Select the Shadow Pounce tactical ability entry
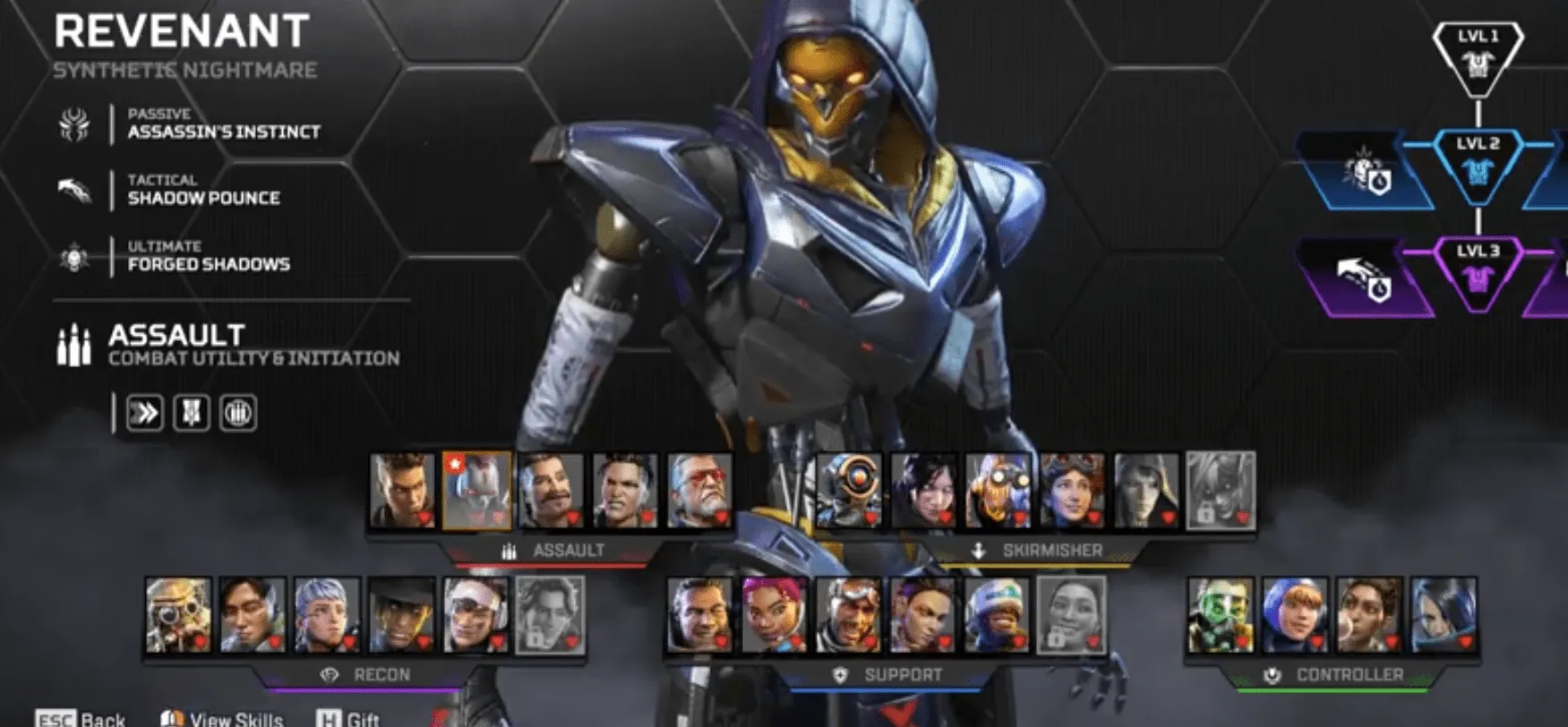Image resolution: width=1568 pixels, height=727 pixels. point(203,191)
